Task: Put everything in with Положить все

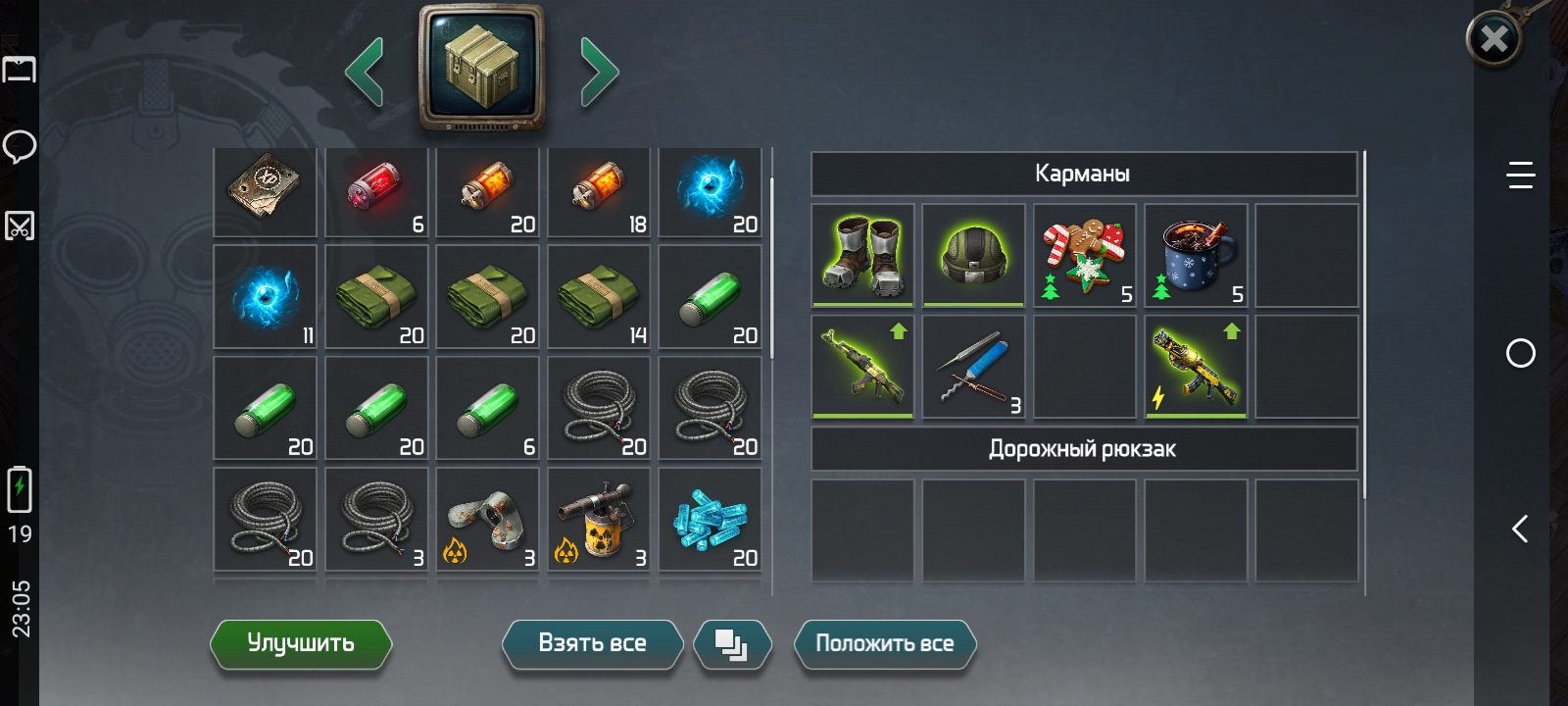Action: (x=884, y=644)
